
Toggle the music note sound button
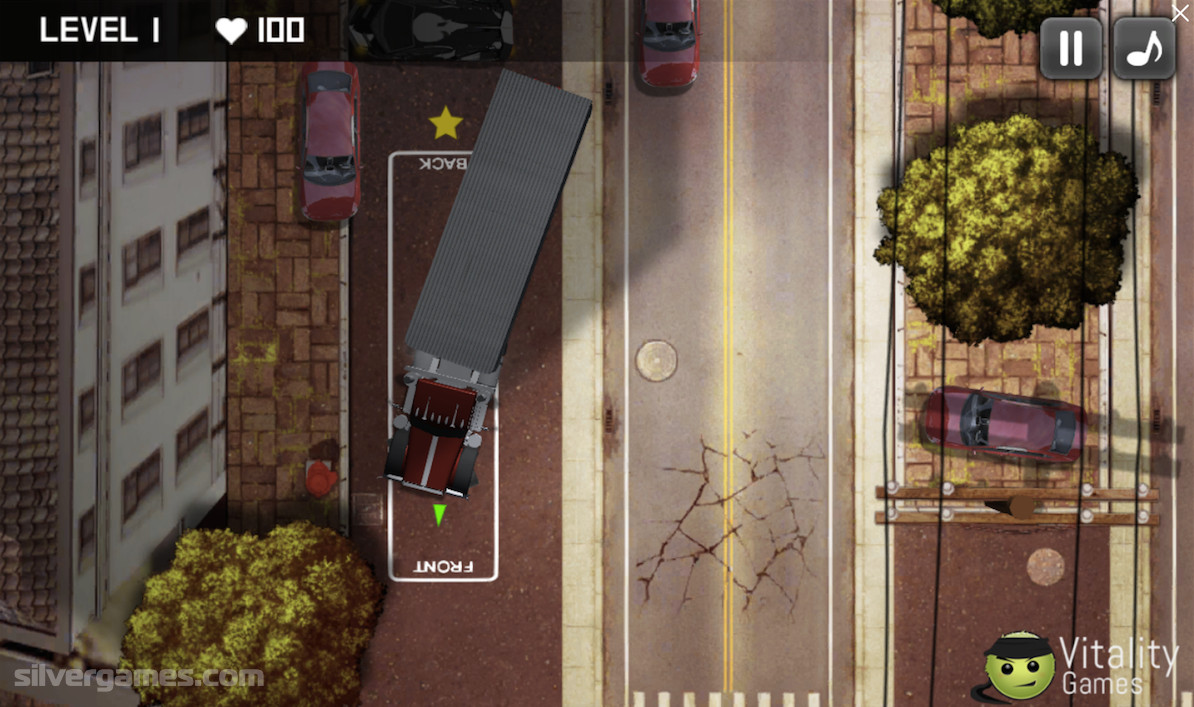pyautogui.click(x=1144, y=48)
